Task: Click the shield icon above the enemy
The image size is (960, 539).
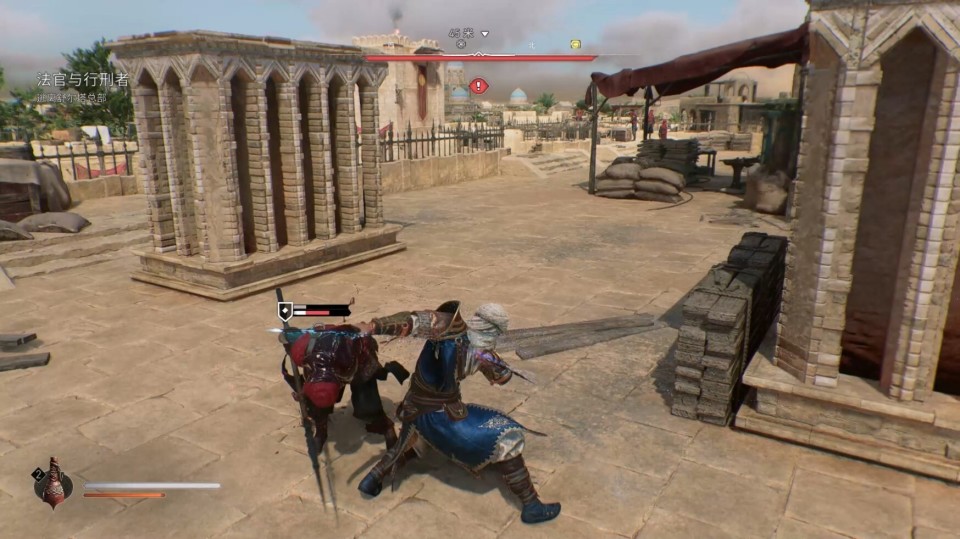Action: point(285,311)
